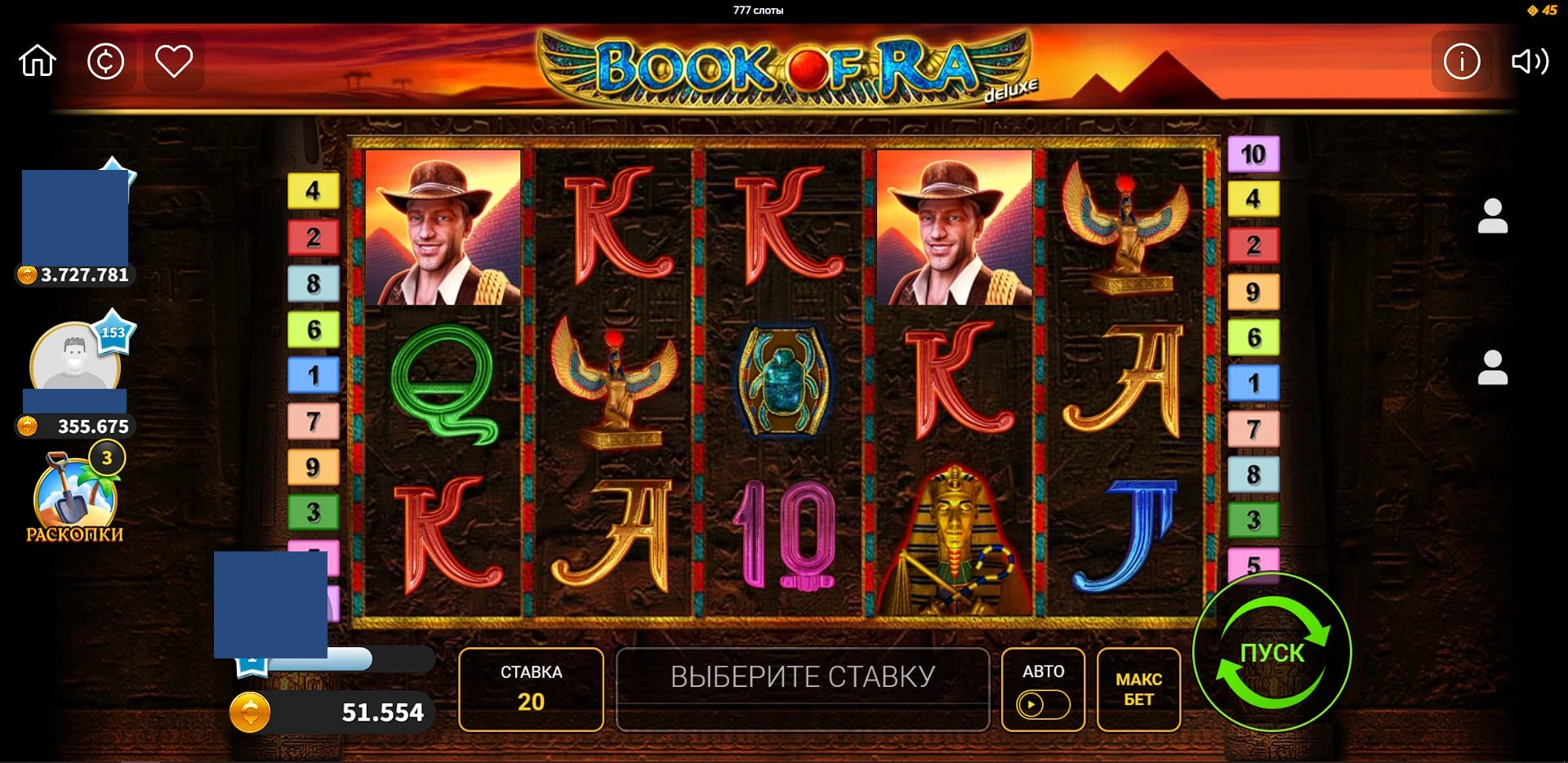
Task: Return to the home lobby
Action: (39, 61)
